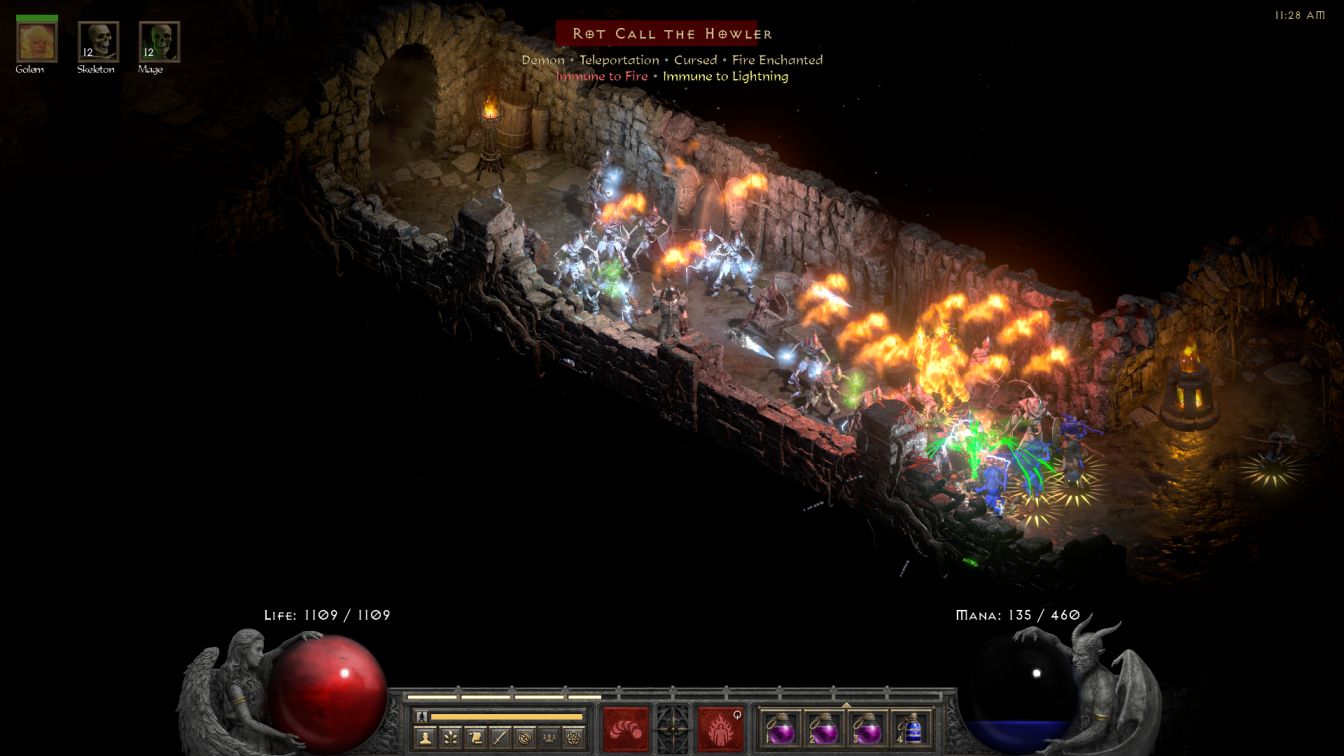
Task: Open the right skill with flaming figure icon
Action: pos(720,727)
